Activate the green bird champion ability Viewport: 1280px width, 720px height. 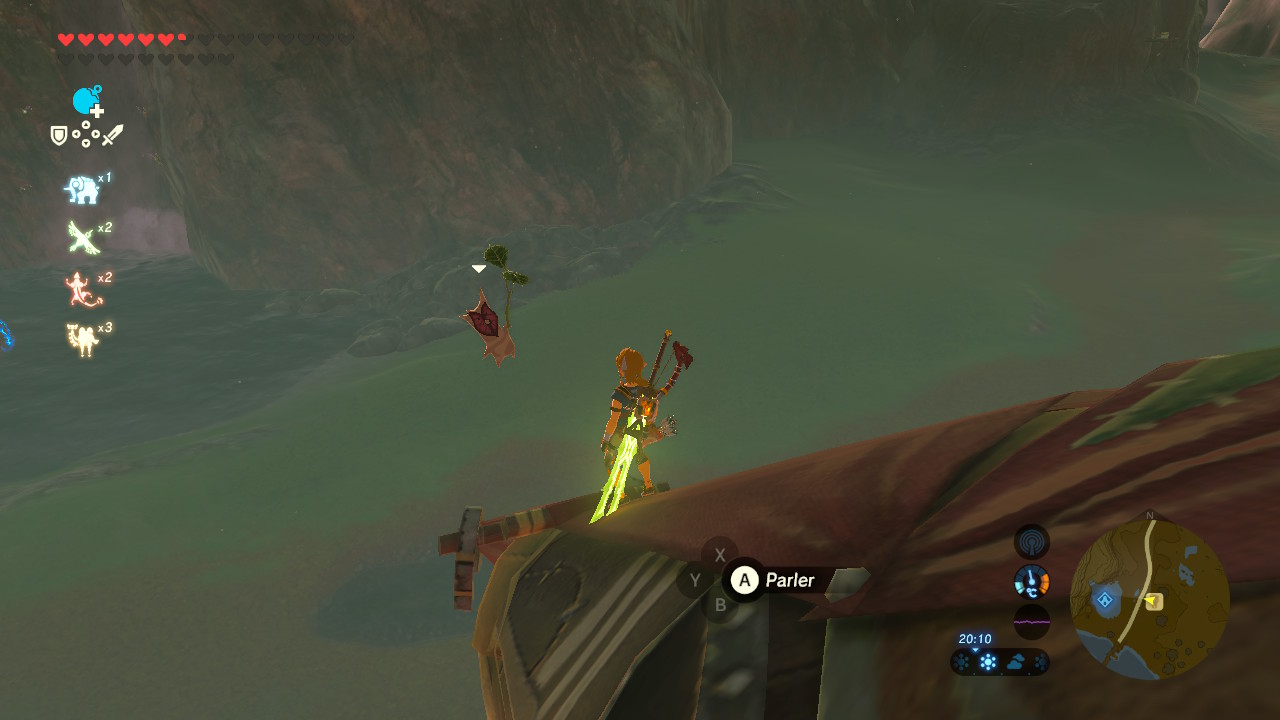pos(82,238)
